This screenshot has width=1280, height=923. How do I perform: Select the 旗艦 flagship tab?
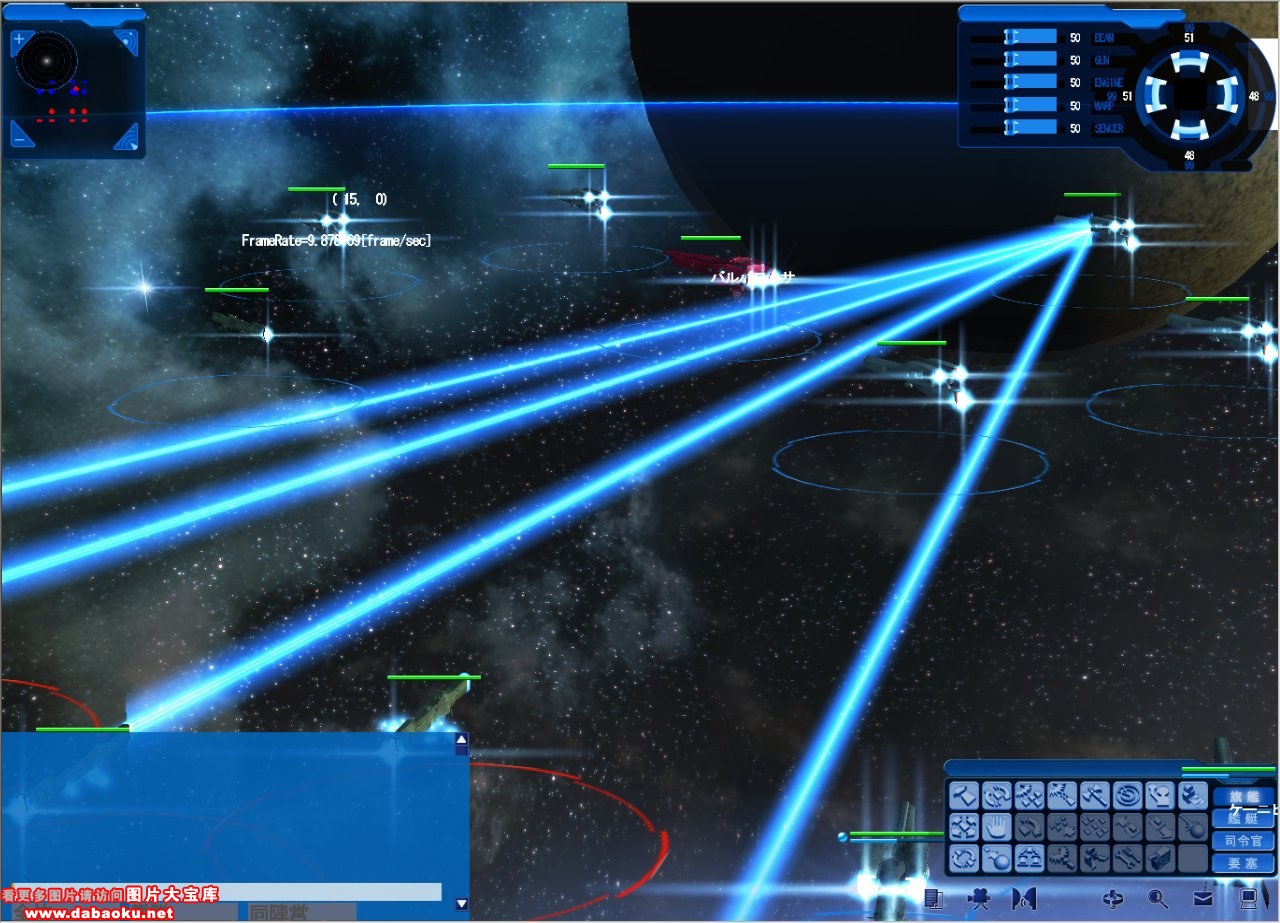click(x=1243, y=796)
